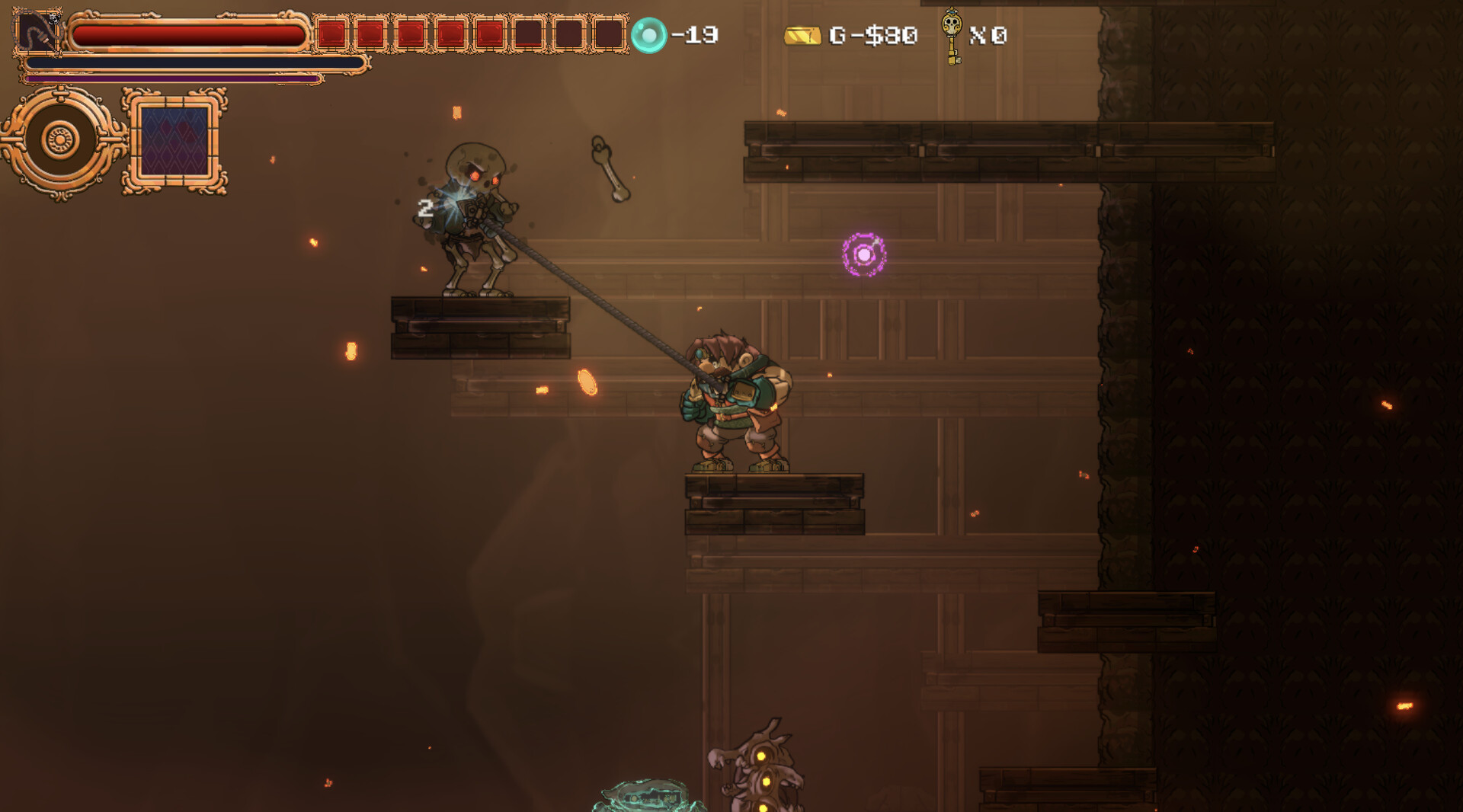The width and height of the screenshot is (1463, 812).
Task: Select the whip weapon icon
Action: (x=37, y=33)
